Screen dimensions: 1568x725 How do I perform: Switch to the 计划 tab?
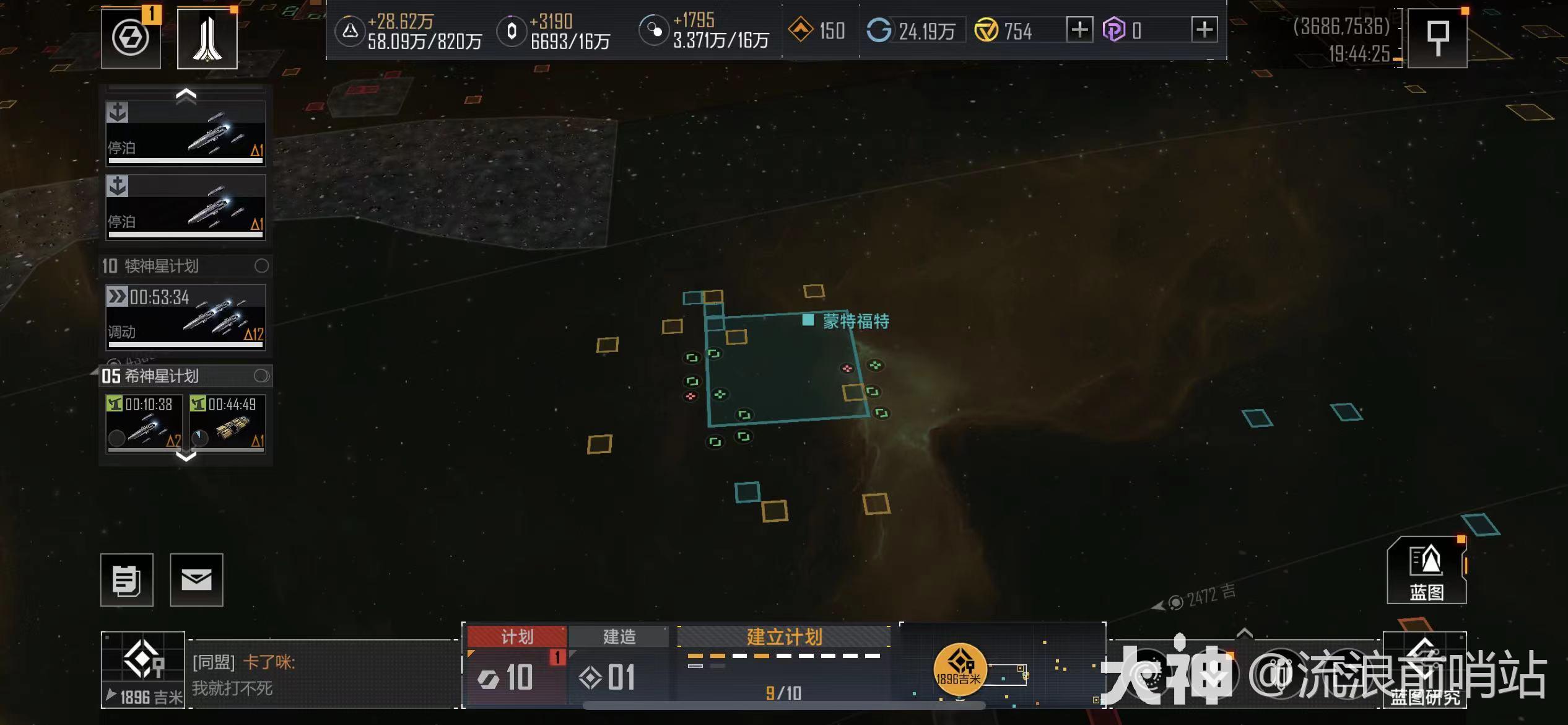click(516, 636)
